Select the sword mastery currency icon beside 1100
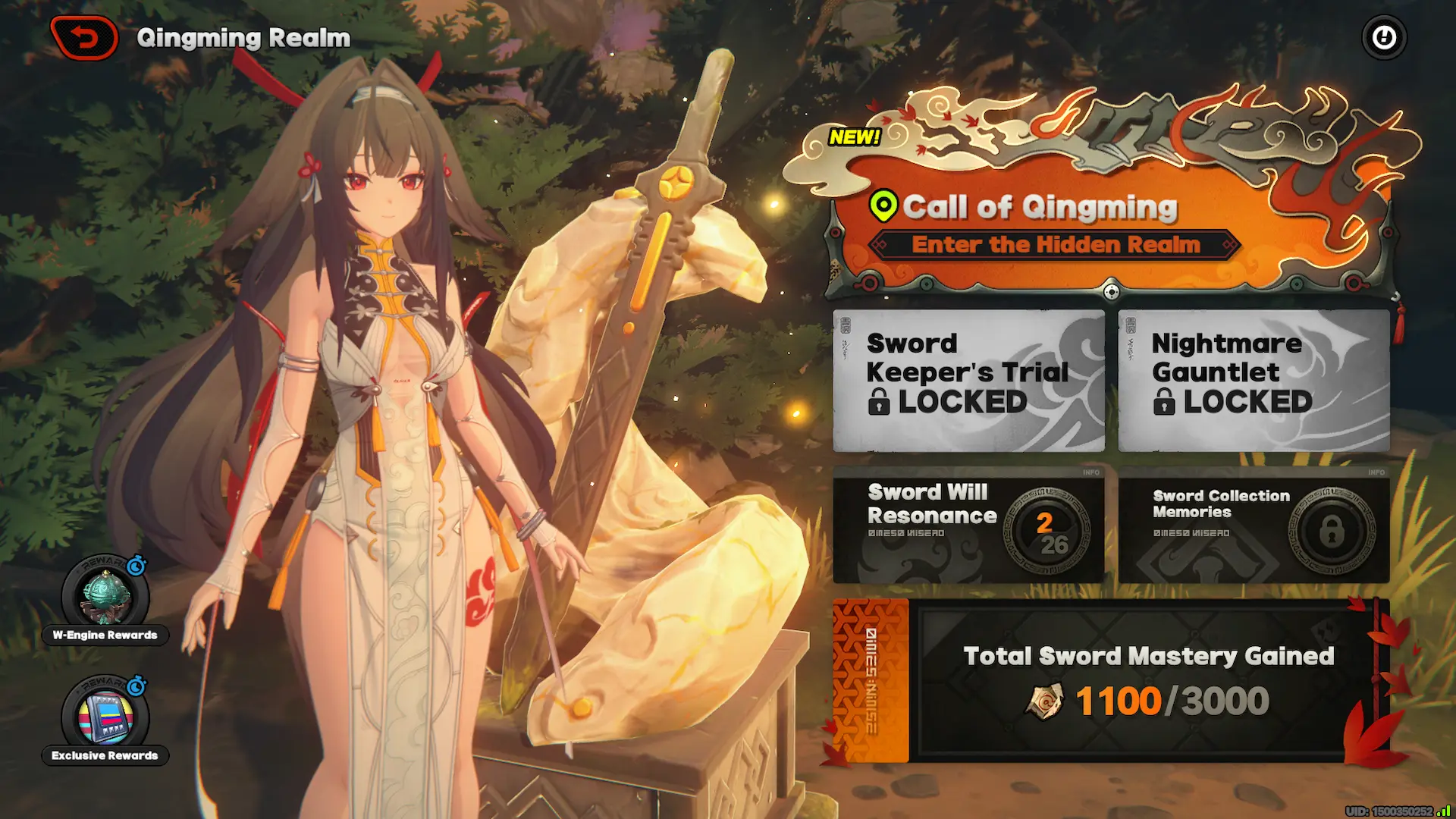Viewport: 1456px width, 819px height. [x=1045, y=701]
